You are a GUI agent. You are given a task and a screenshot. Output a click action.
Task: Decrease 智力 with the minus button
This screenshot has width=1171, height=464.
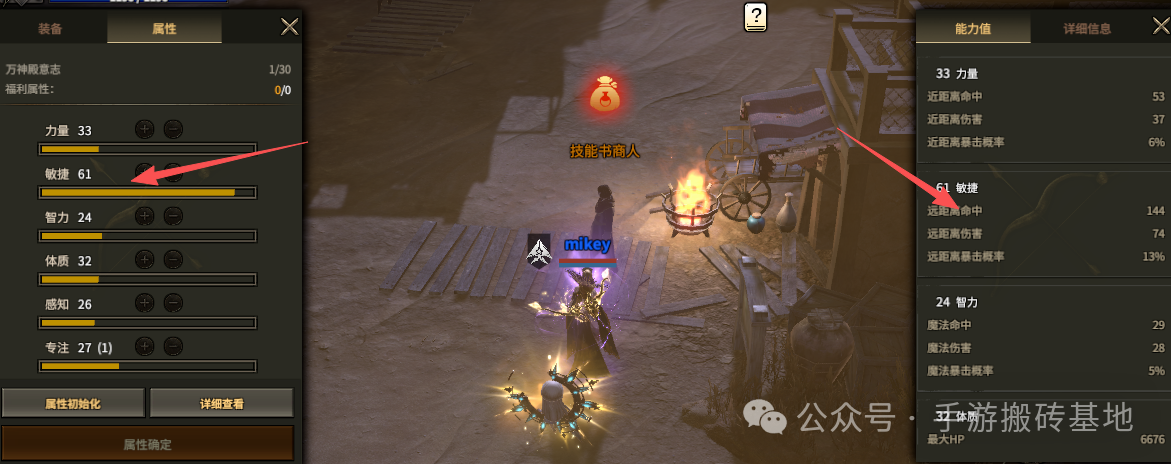(x=173, y=215)
